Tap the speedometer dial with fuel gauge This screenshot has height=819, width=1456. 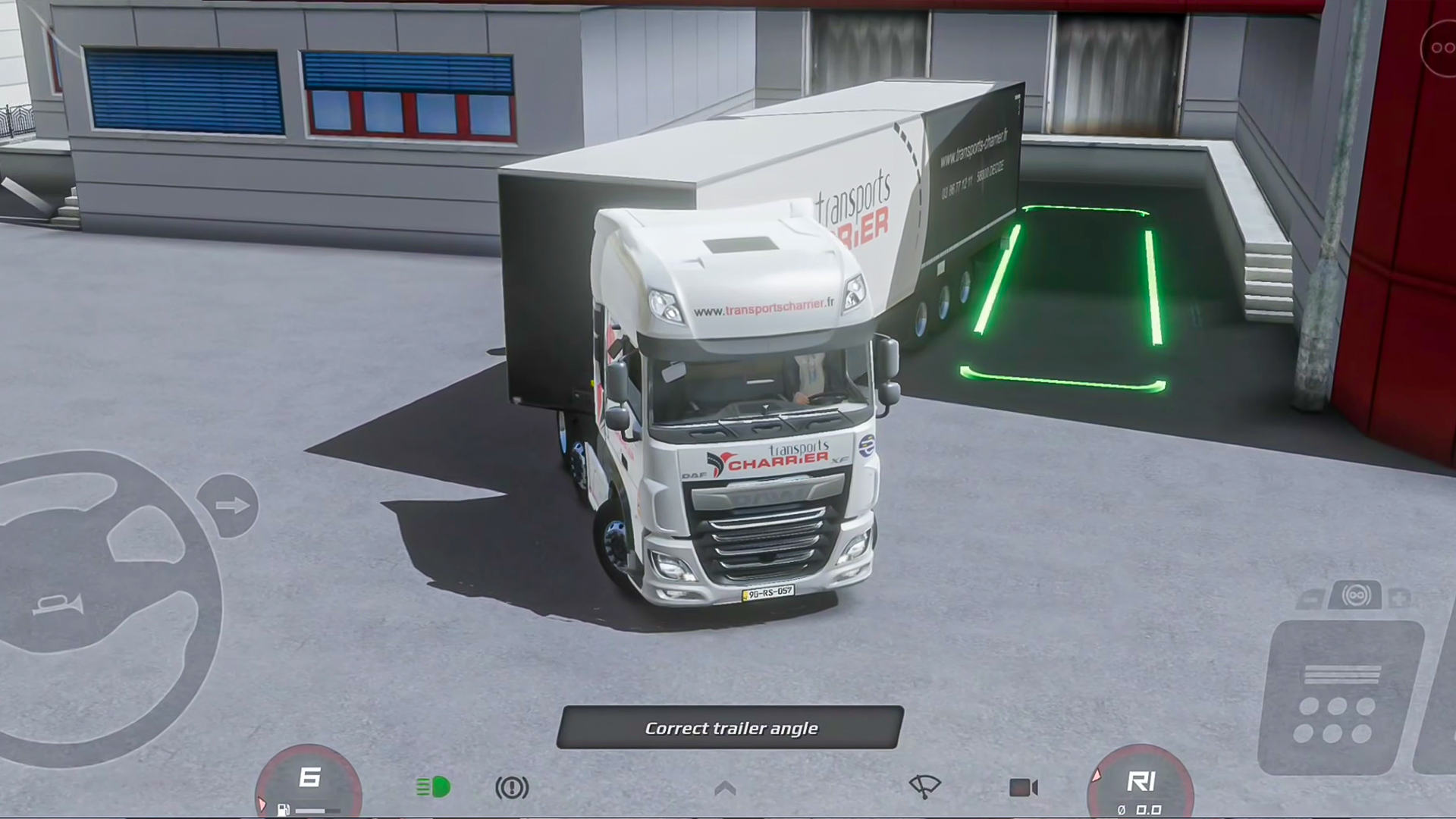(x=309, y=785)
